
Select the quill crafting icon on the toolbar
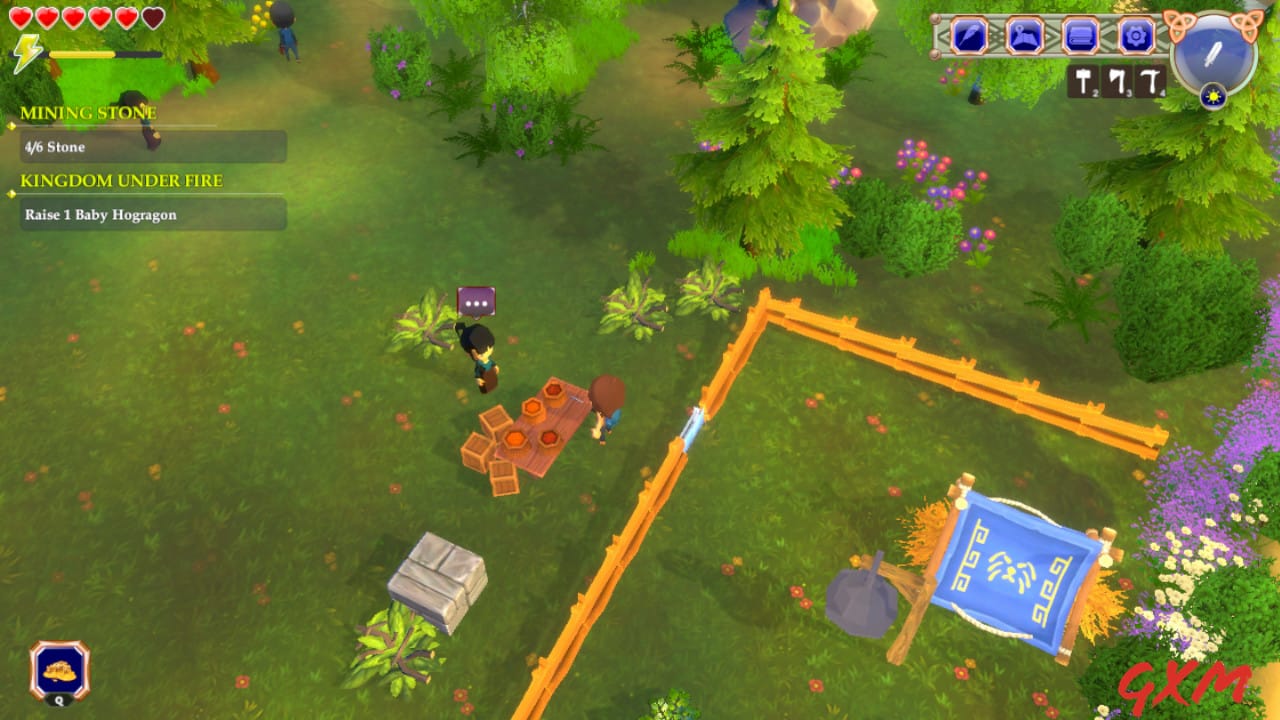(970, 35)
